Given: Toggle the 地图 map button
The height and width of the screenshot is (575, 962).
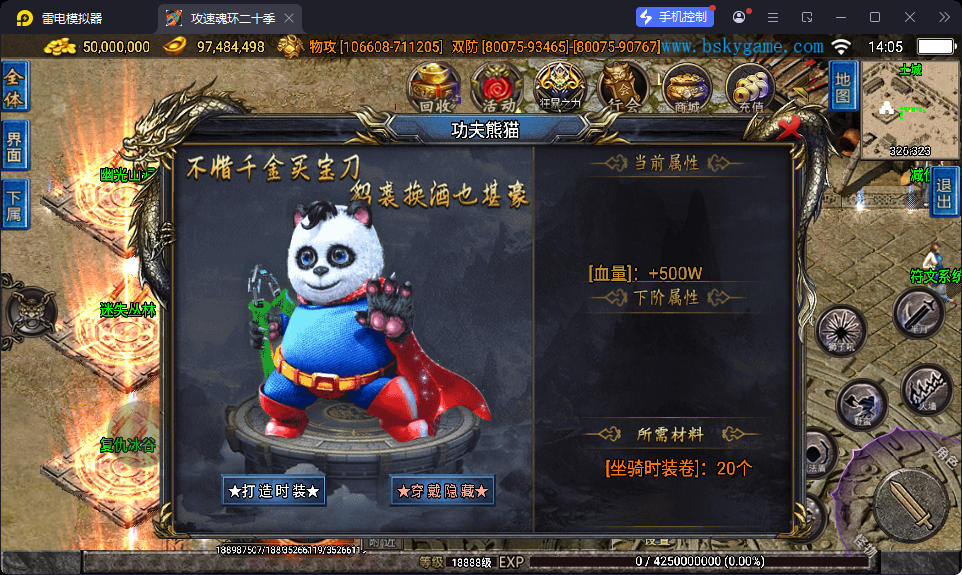Looking at the screenshot, I should [x=843, y=86].
